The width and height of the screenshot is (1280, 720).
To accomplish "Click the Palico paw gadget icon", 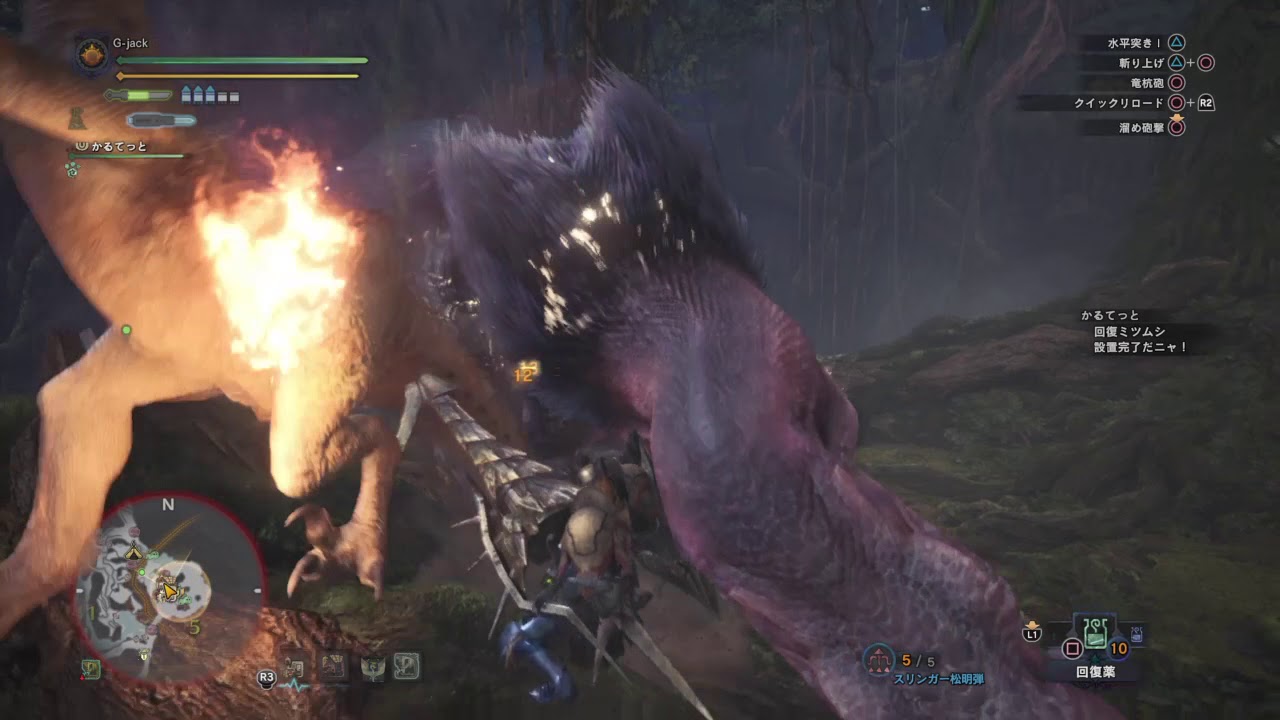I will (x=73, y=170).
